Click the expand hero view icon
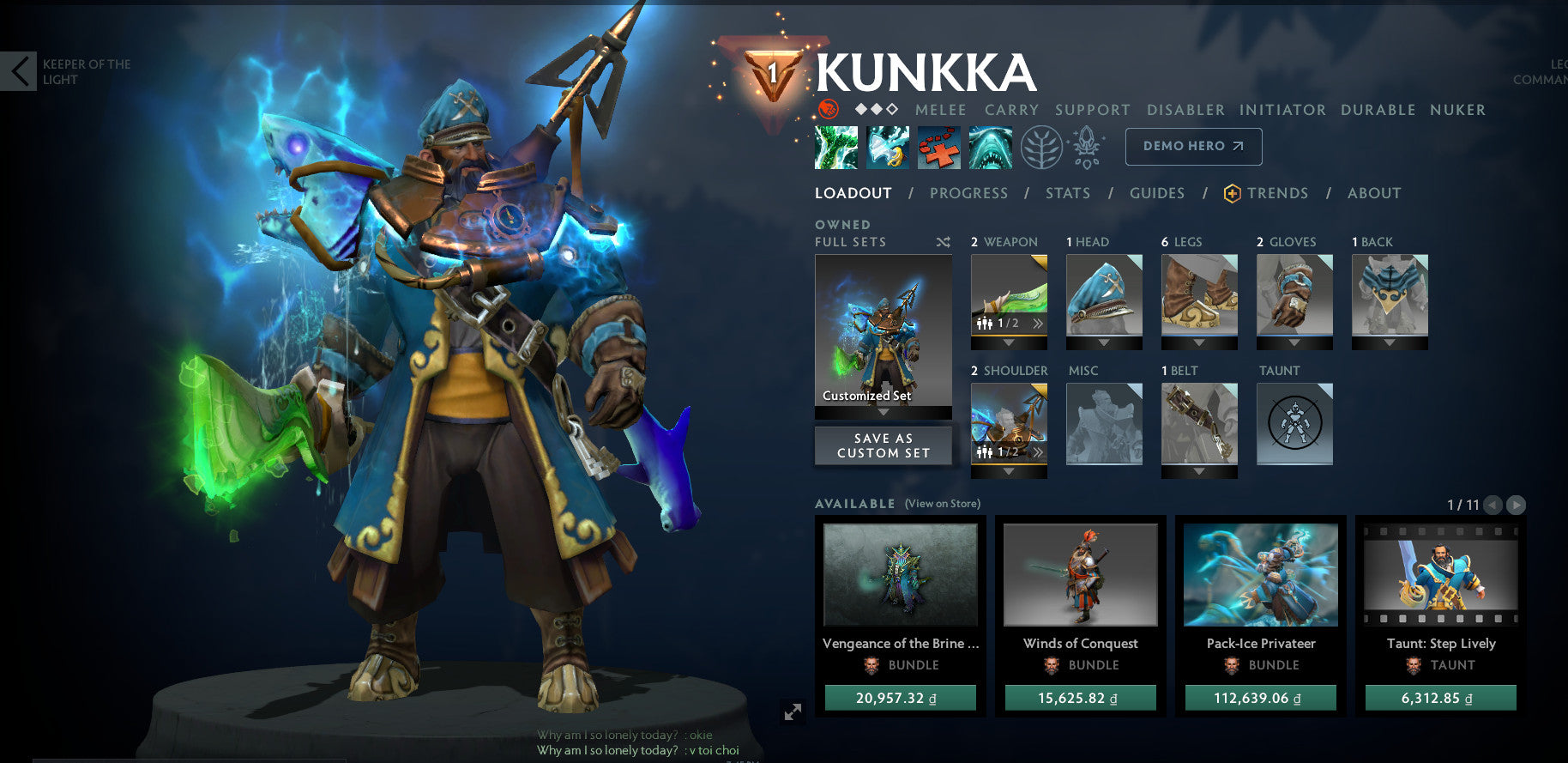Image resolution: width=1568 pixels, height=763 pixels. pyautogui.click(x=792, y=710)
